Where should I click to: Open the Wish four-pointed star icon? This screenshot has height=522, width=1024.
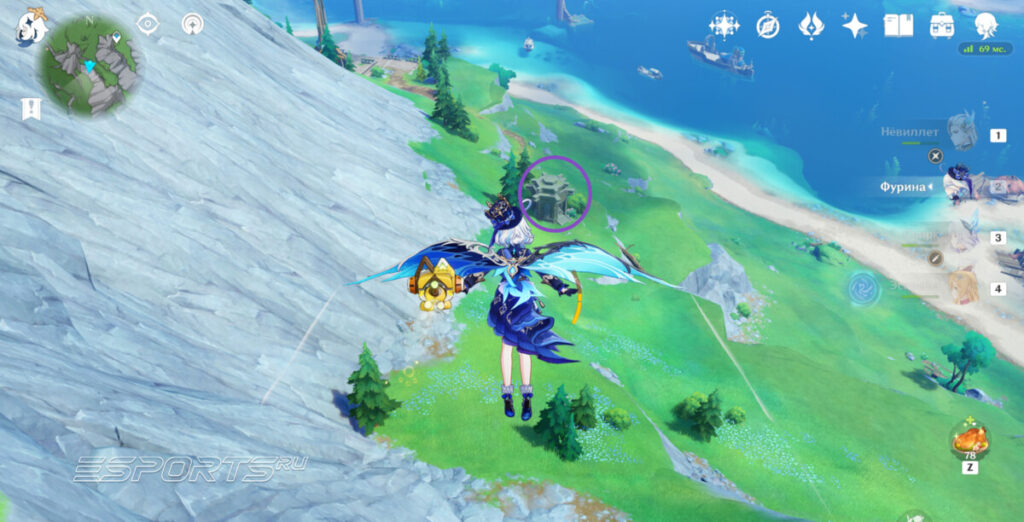click(x=854, y=26)
